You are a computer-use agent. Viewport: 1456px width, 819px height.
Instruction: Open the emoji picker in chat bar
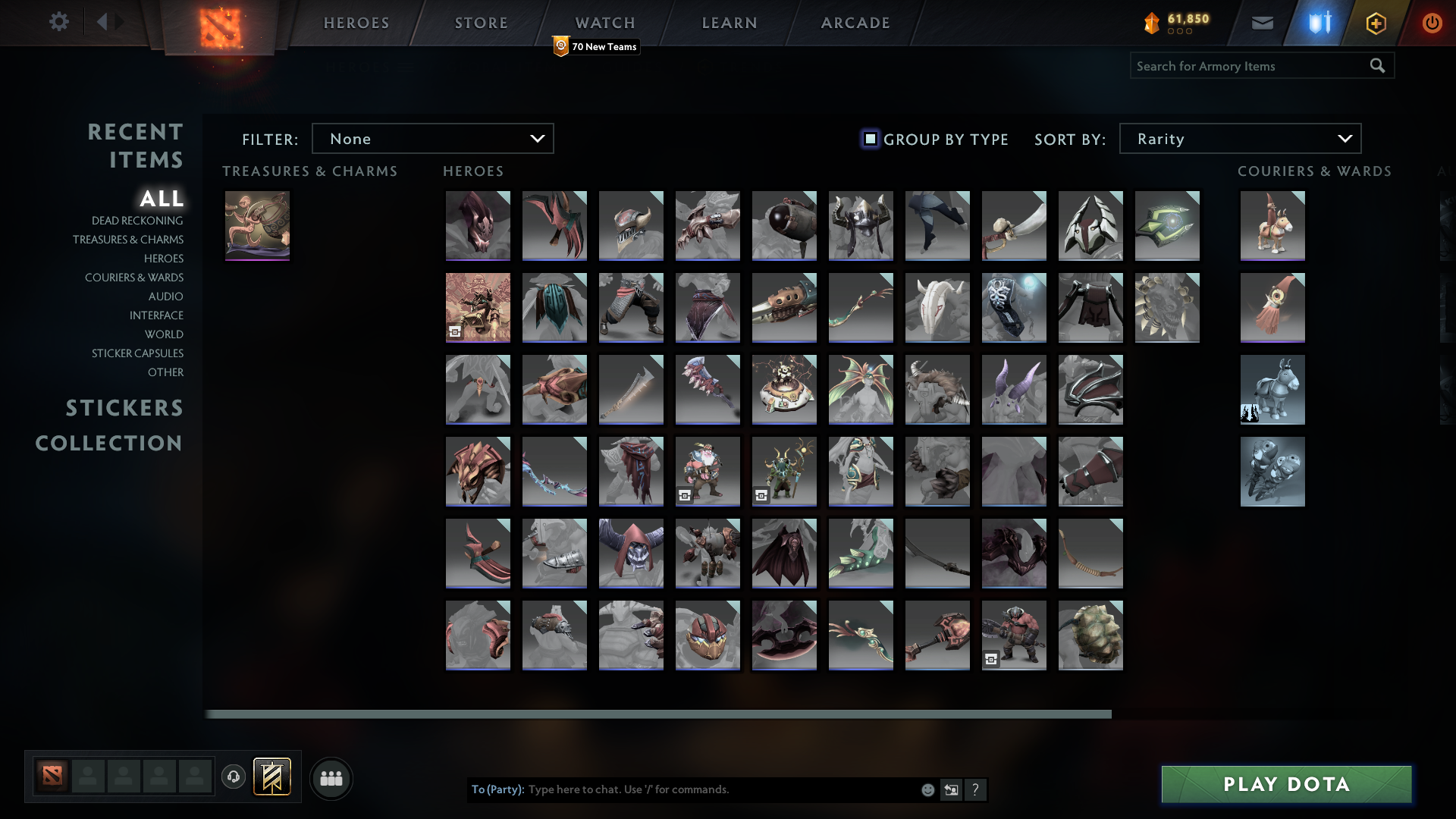[x=927, y=789]
